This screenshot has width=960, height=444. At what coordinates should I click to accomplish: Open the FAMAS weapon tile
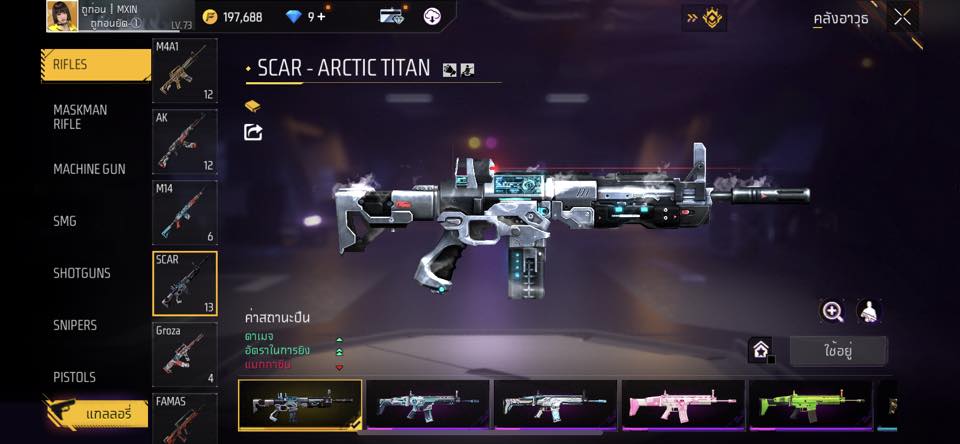[x=184, y=418]
